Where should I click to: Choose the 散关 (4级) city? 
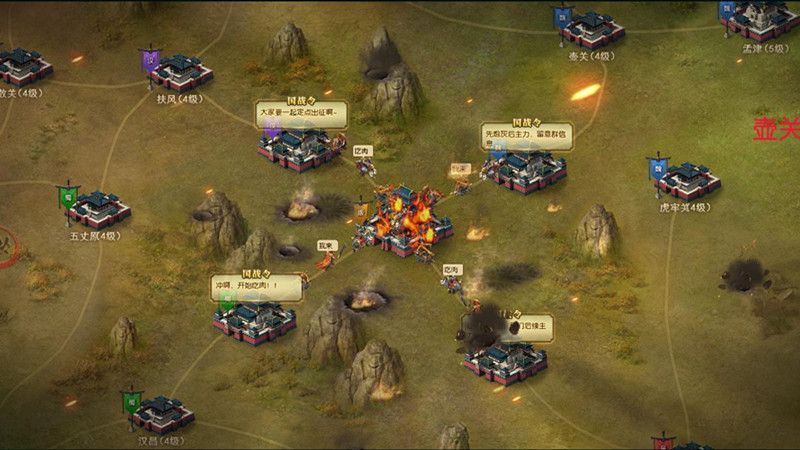click(24, 66)
